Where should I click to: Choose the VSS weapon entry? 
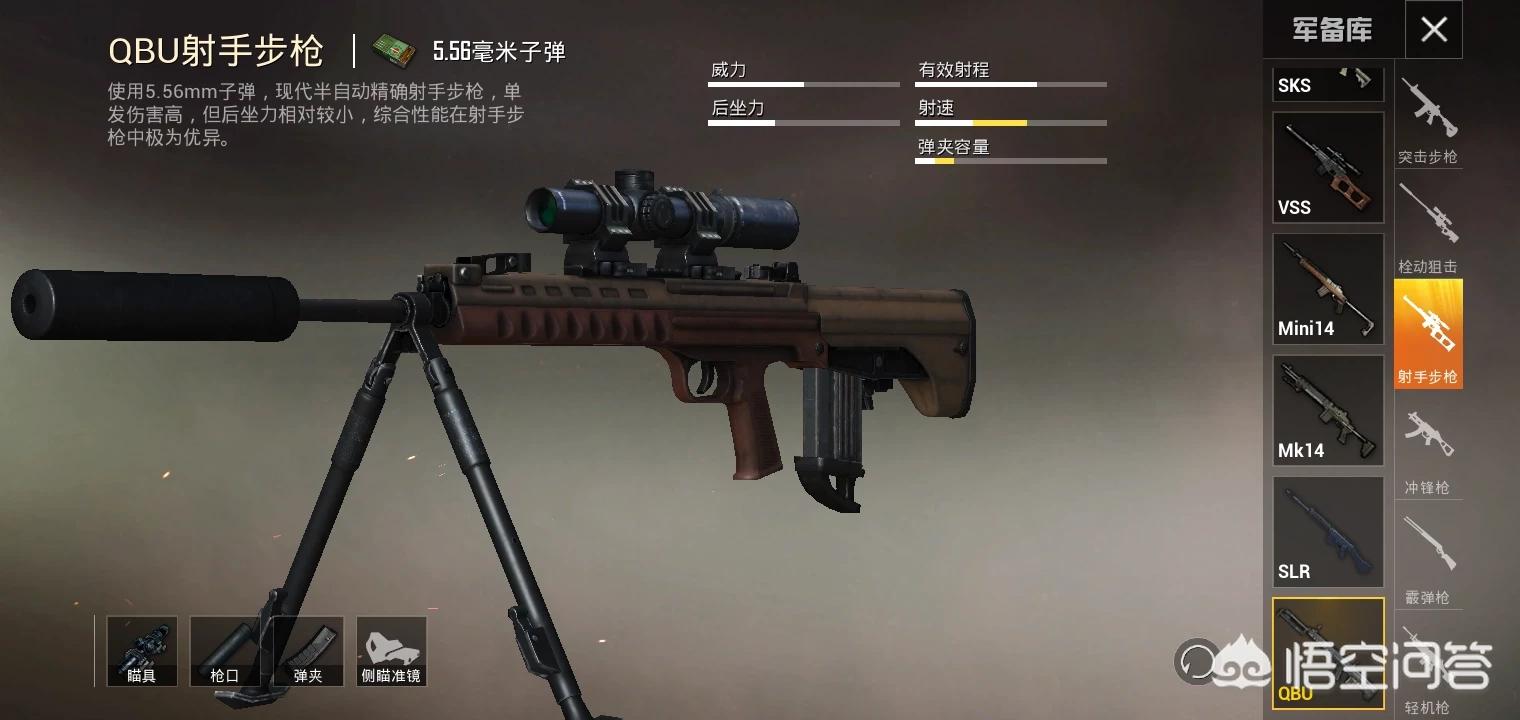pyautogui.click(x=1327, y=167)
